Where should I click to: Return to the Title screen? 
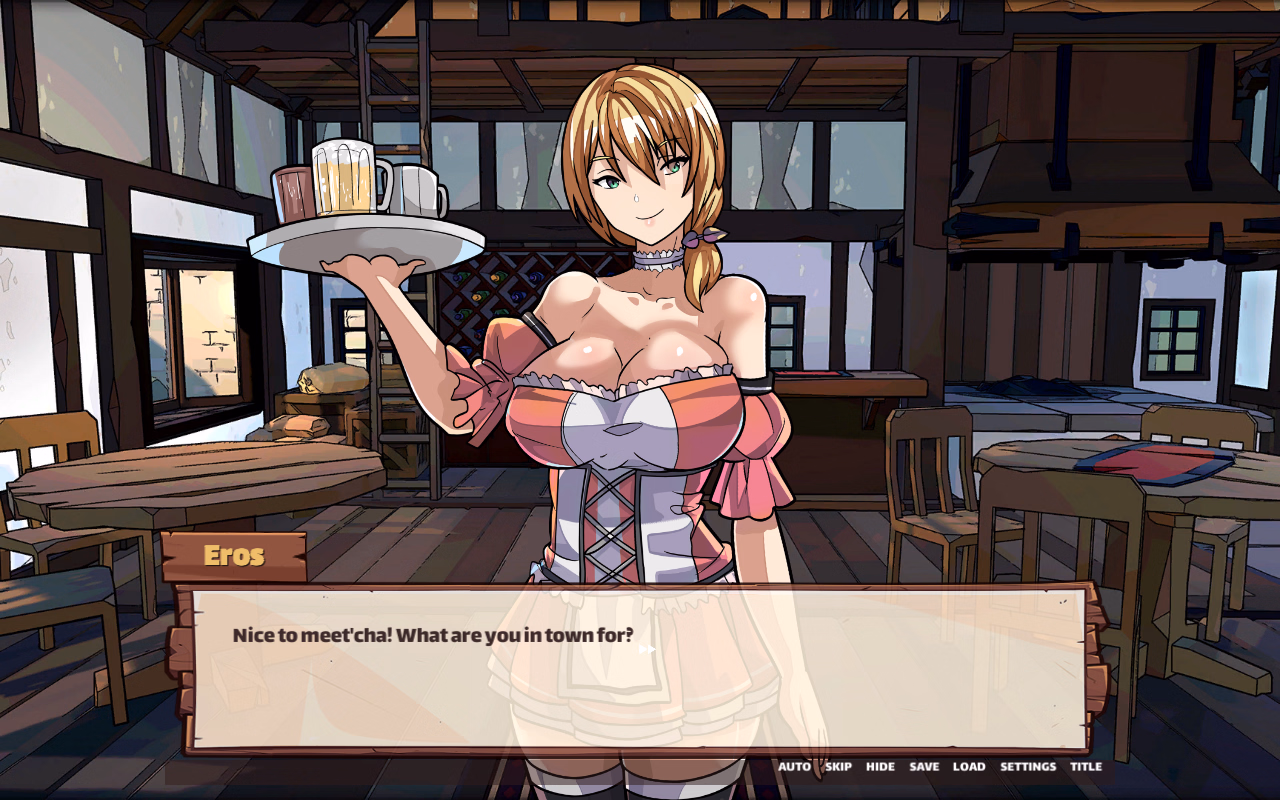[x=1086, y=766]
